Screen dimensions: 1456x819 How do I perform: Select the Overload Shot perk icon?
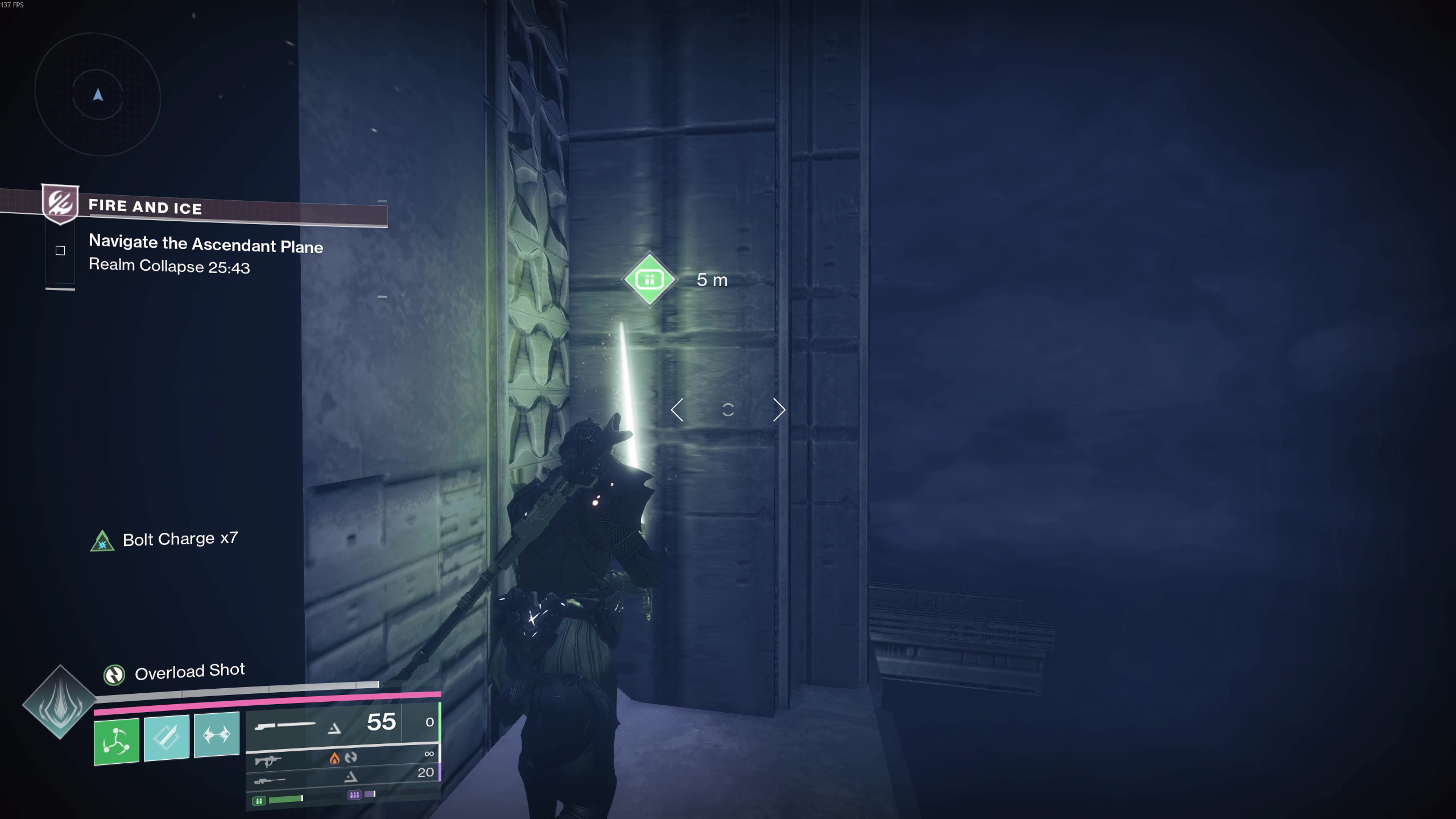click(x=114, y=675)
